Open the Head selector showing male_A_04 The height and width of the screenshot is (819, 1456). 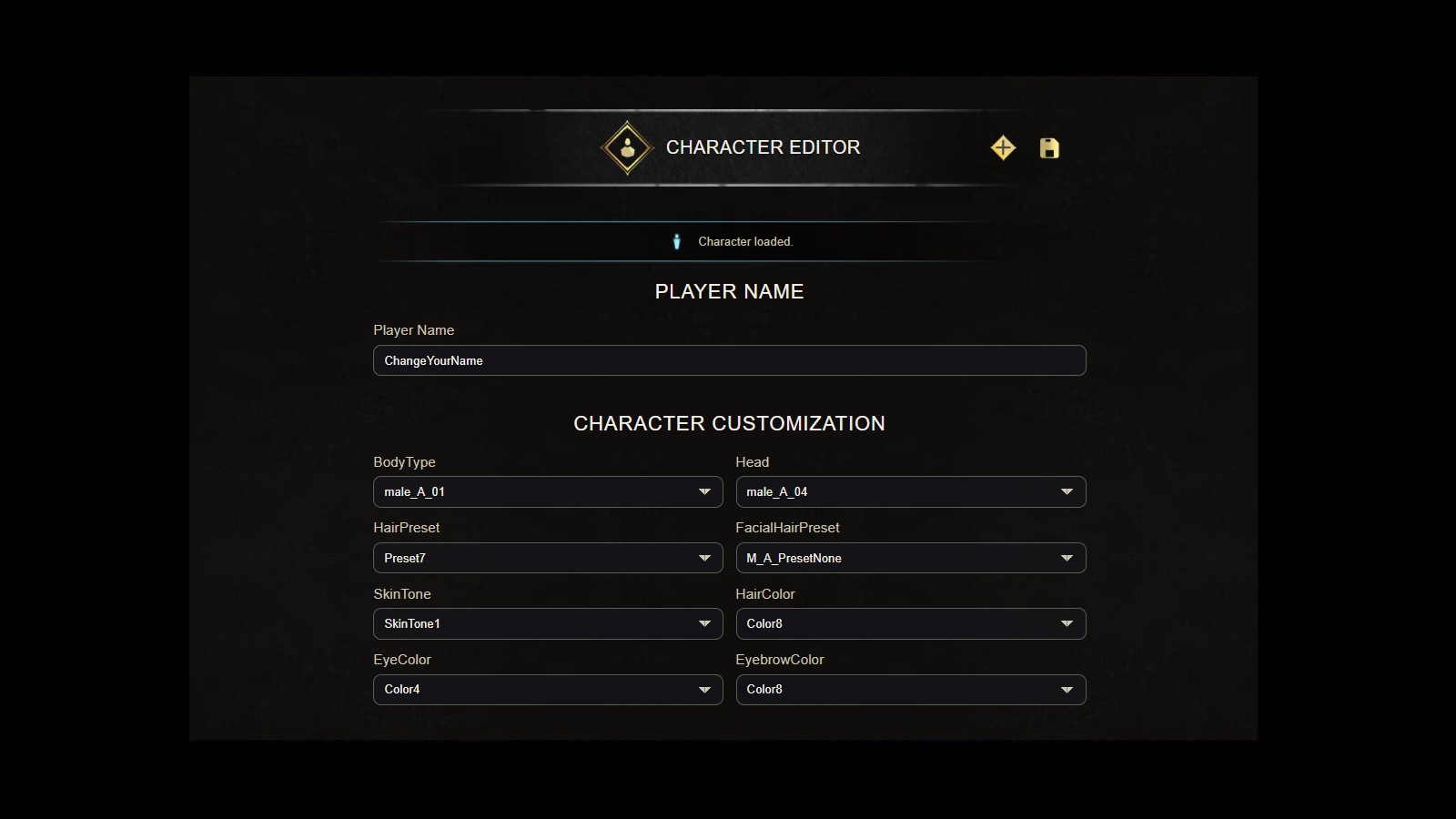pos(910,491)
